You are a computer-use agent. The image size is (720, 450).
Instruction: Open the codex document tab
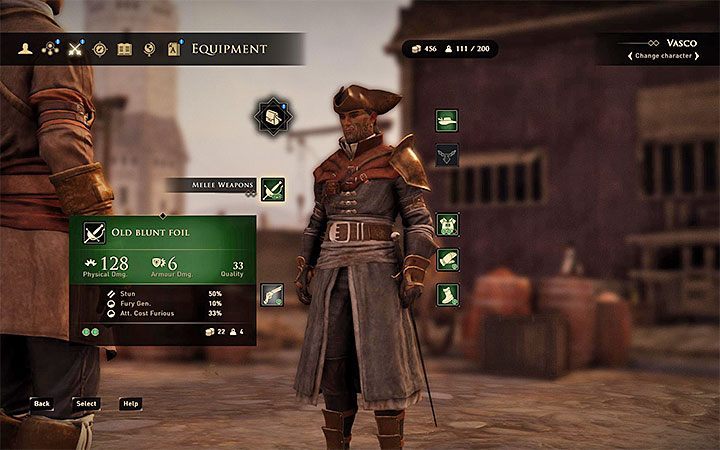[173, 48]
